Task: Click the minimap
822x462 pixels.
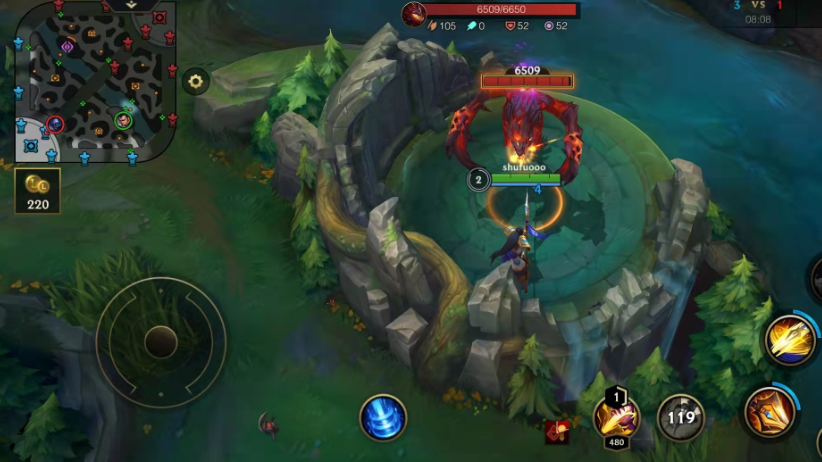Action: [95, 82]
